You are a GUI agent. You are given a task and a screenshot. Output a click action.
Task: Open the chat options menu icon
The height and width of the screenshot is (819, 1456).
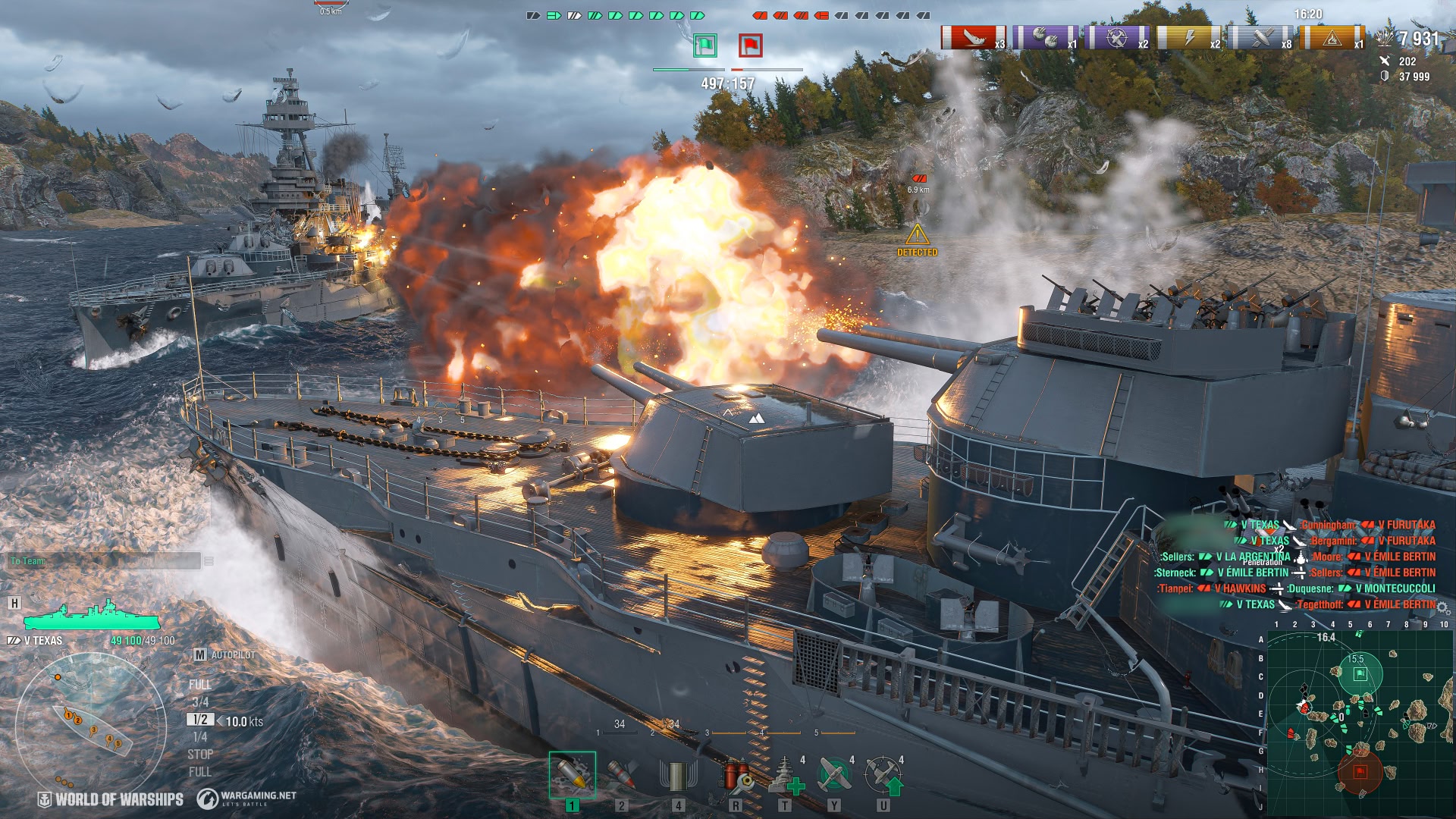209,561
